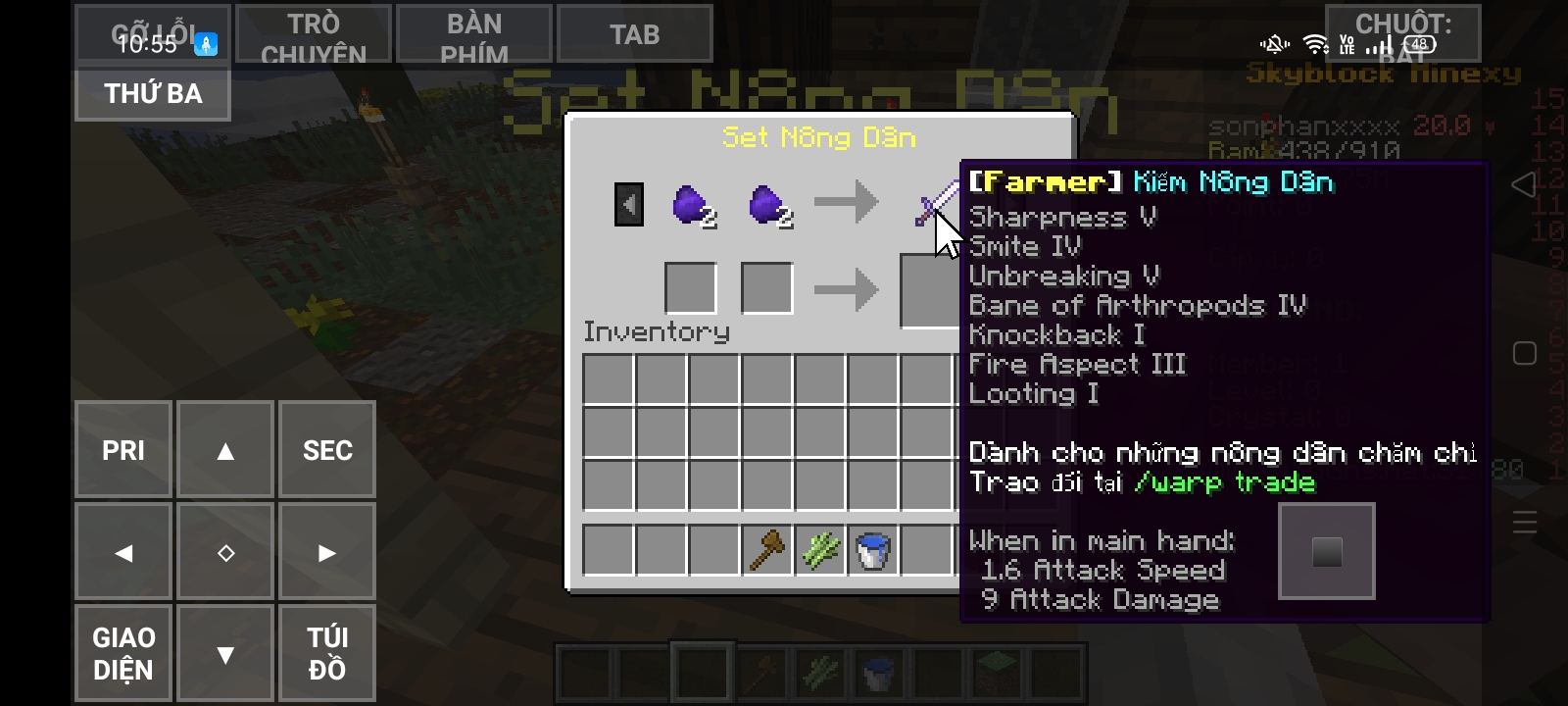Select the Kiếm Nông Dân sword result

[x=933, y=203]
